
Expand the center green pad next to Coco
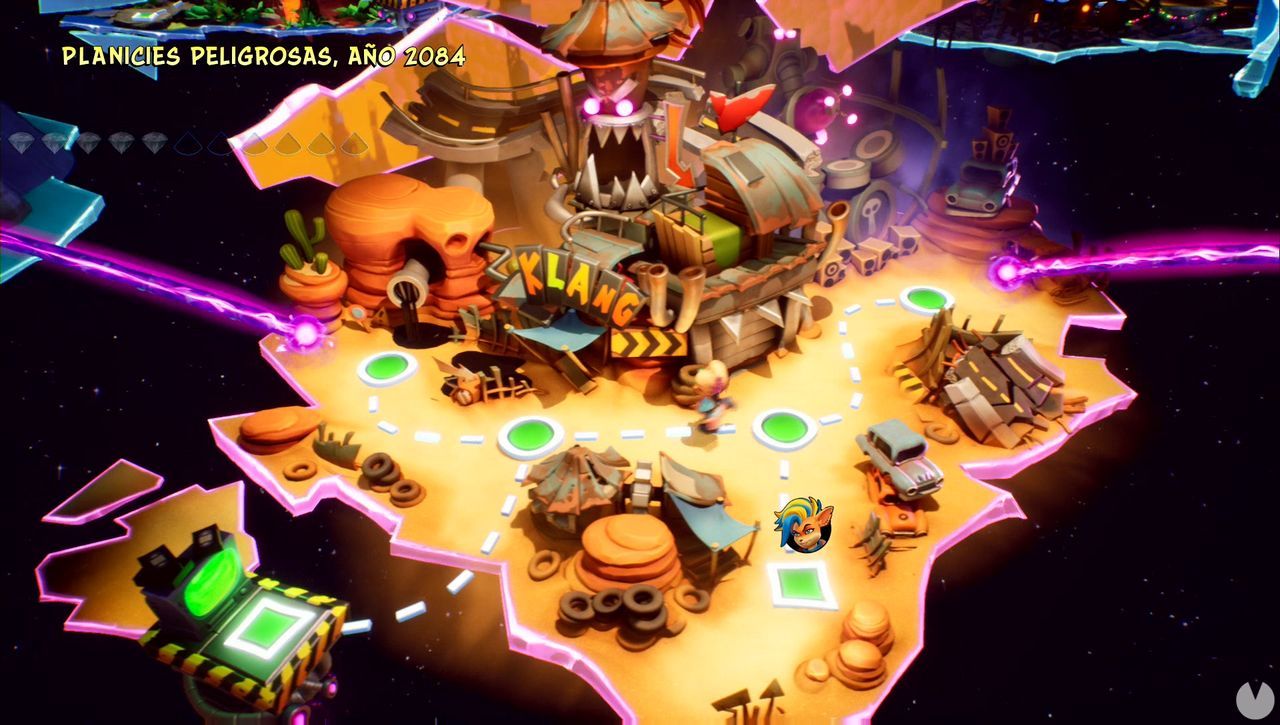(x=783, y=427)
